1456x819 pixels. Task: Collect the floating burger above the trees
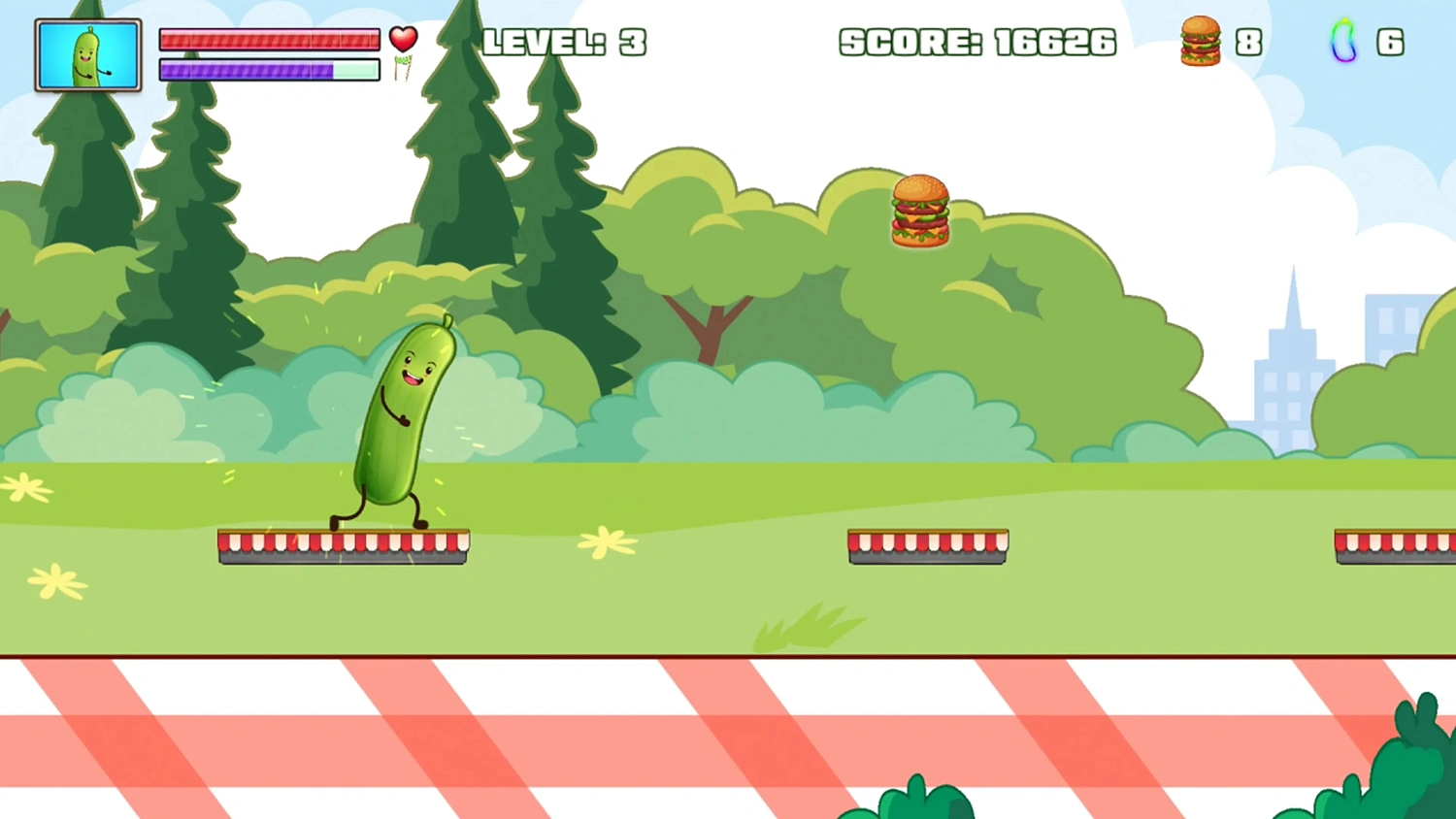point(918,211)
